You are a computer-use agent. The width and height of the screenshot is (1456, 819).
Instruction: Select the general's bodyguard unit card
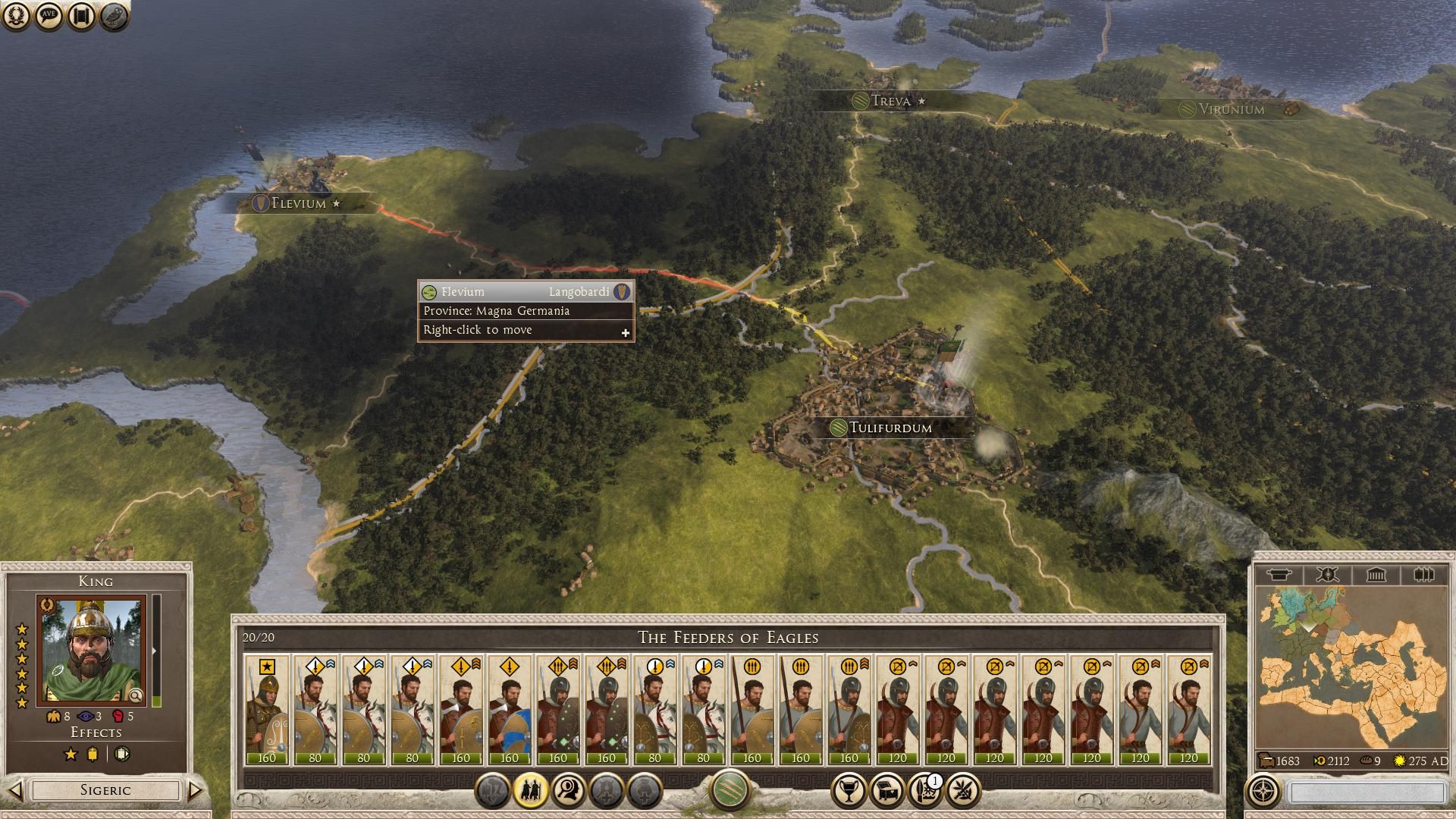click(x=267, y=711)
